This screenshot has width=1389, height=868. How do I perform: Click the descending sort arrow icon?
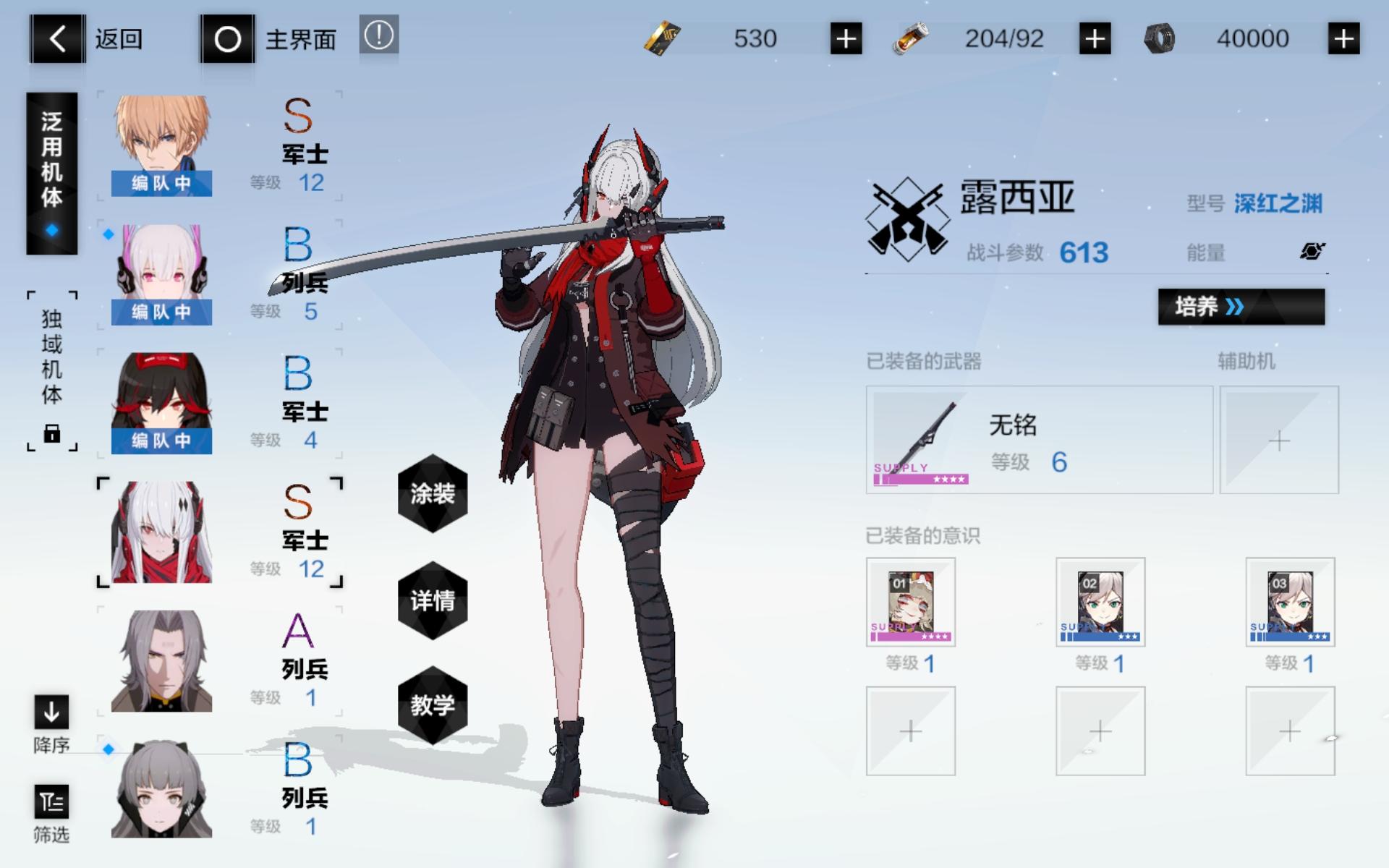tap(51, 712)
